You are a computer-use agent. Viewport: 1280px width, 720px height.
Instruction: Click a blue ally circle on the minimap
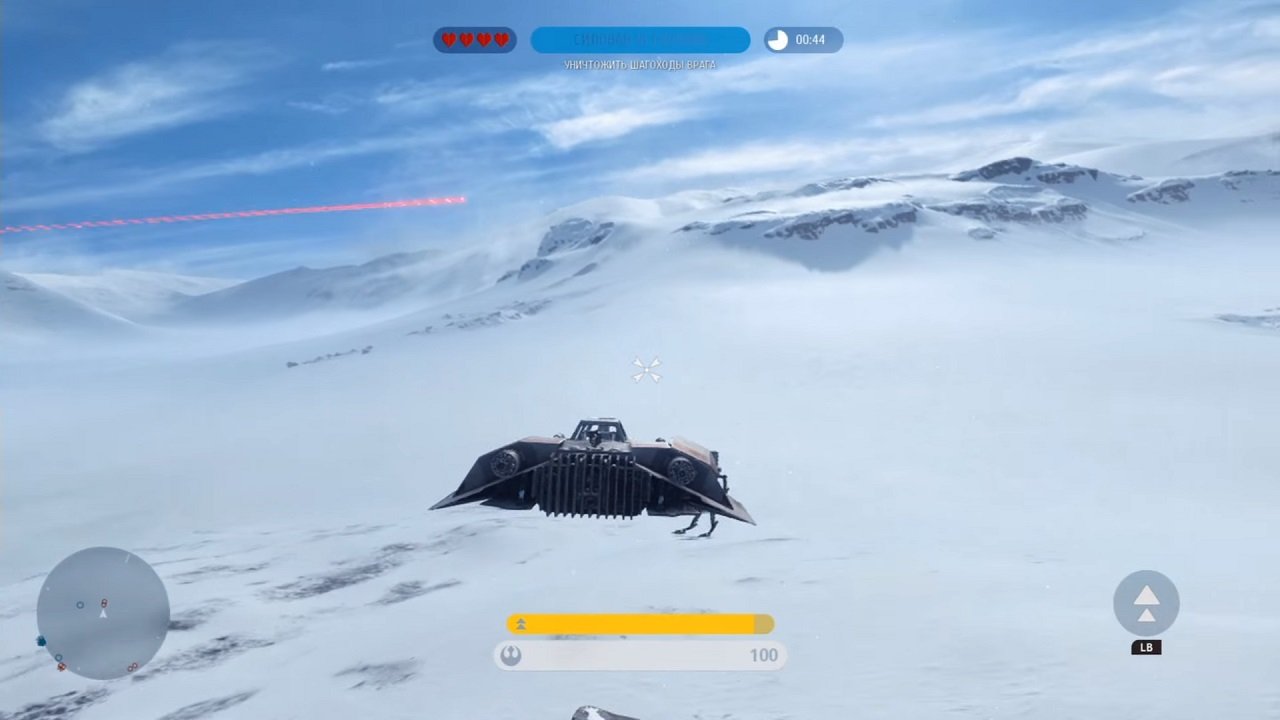tap(80, 604)
